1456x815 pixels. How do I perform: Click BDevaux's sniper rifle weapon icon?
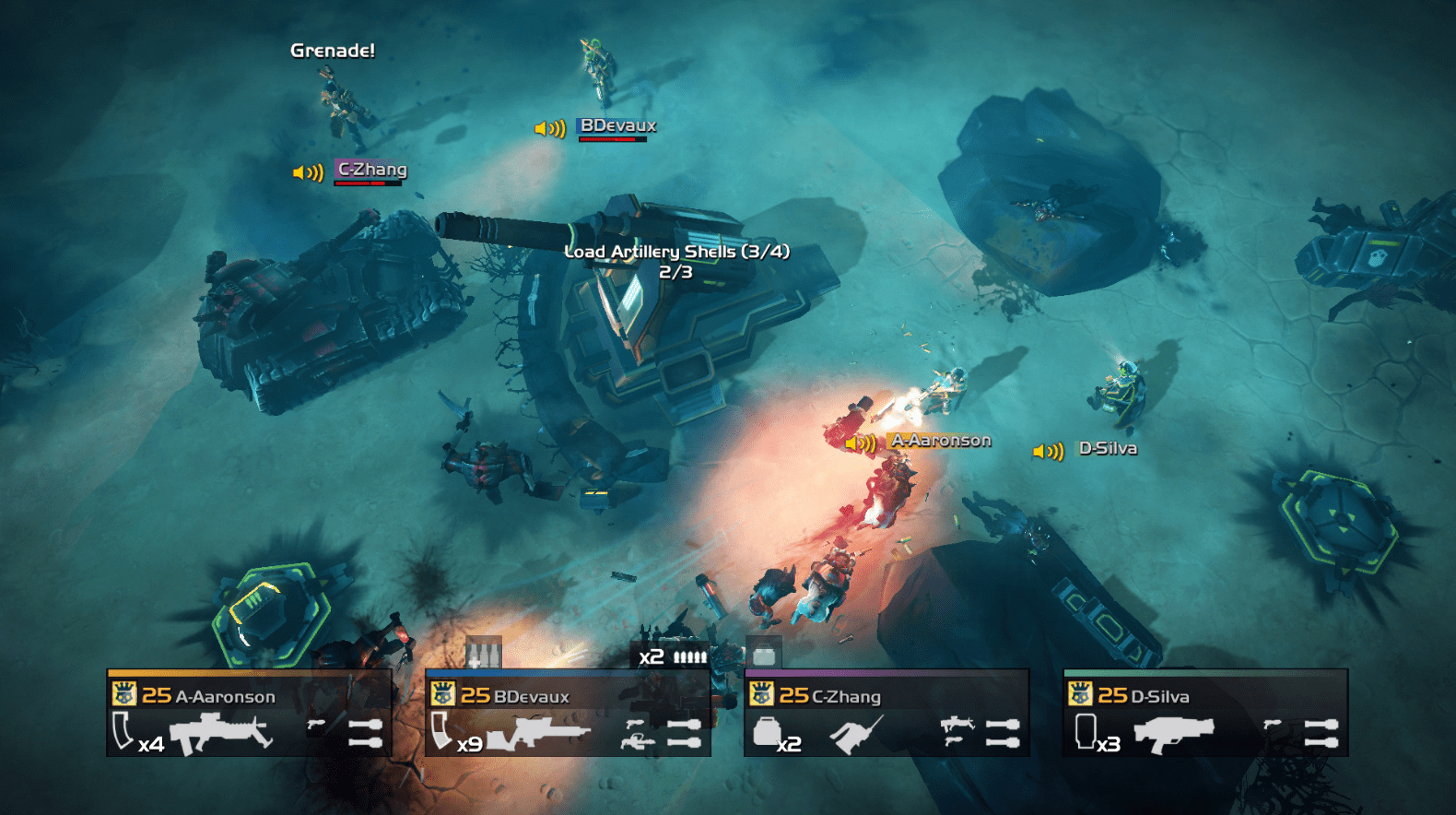(x=539, y=733)
